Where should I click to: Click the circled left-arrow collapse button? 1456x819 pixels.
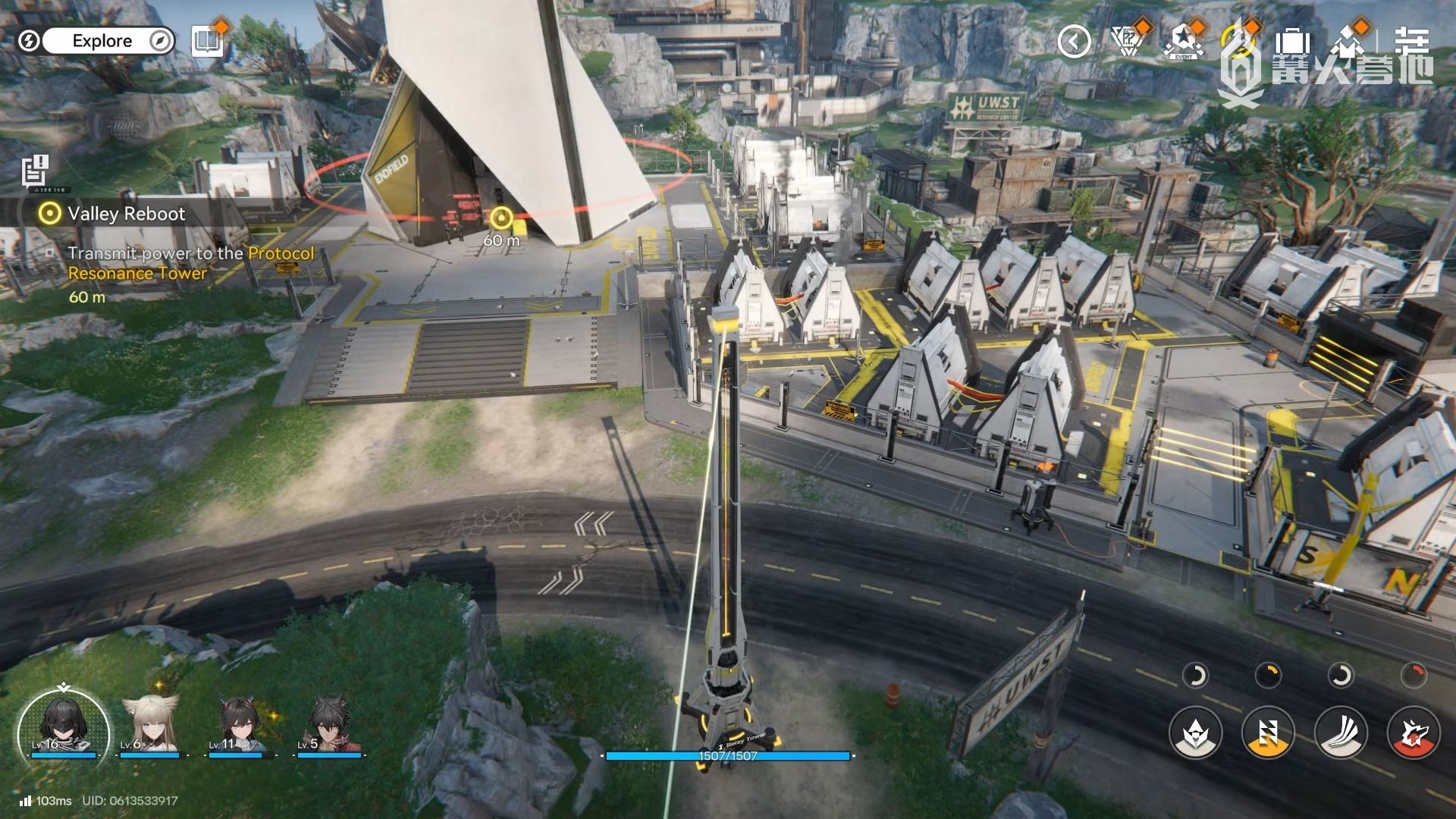point(1074,42)
